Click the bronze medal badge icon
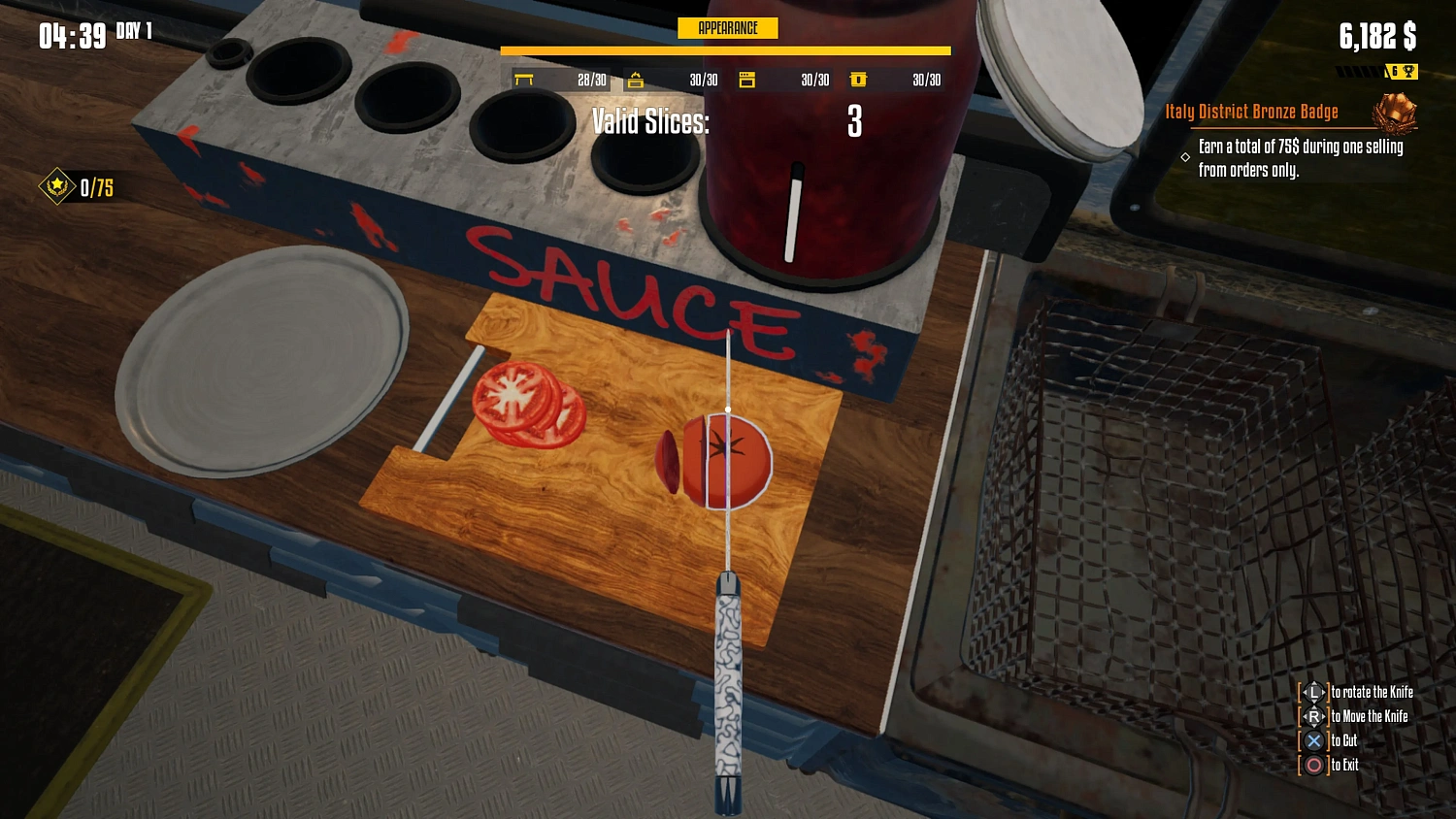 tap(1395, 114)
